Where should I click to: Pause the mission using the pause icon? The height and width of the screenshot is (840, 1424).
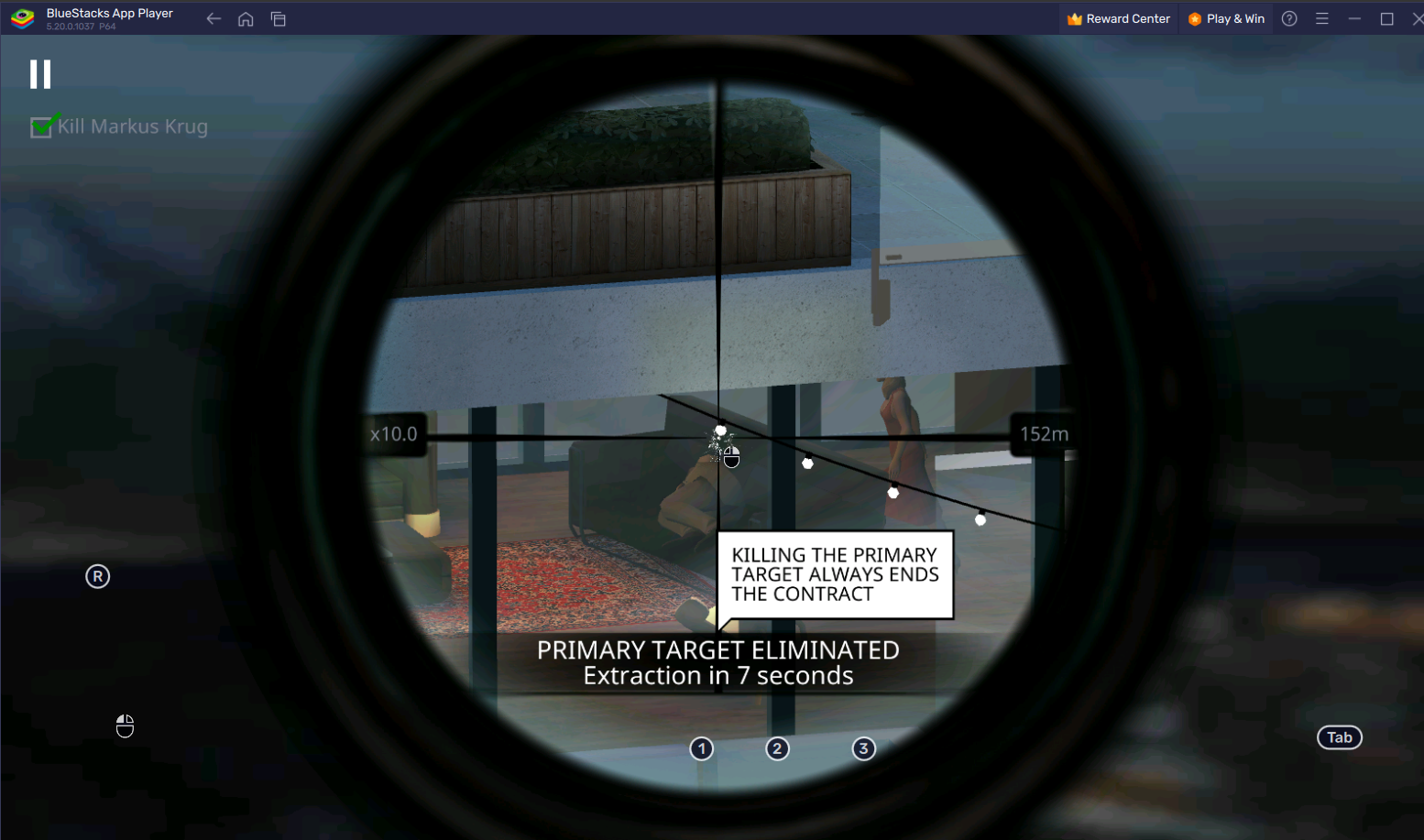coord(40,73)
